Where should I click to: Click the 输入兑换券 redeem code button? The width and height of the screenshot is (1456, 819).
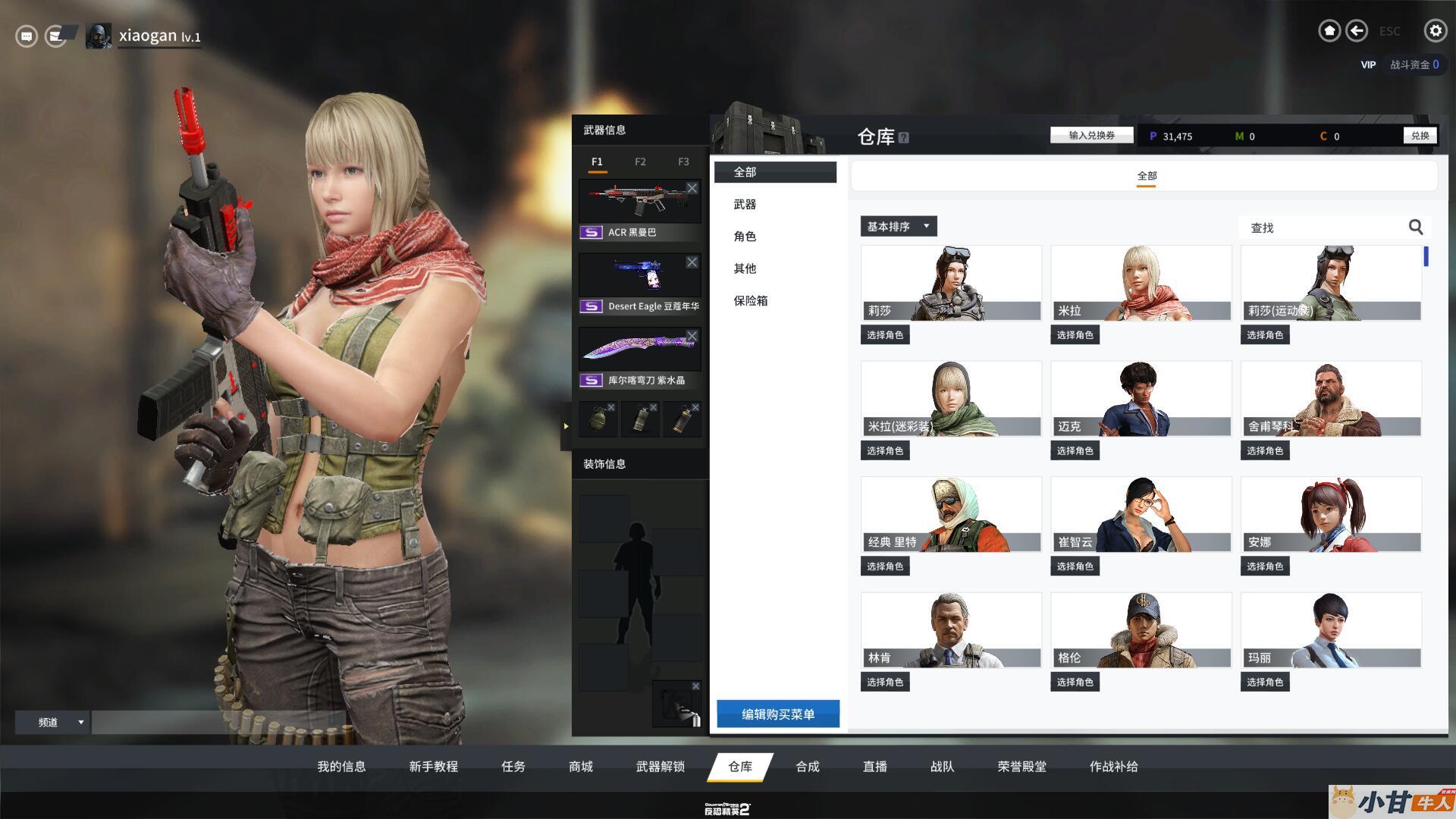click(x=1091, y=136)
